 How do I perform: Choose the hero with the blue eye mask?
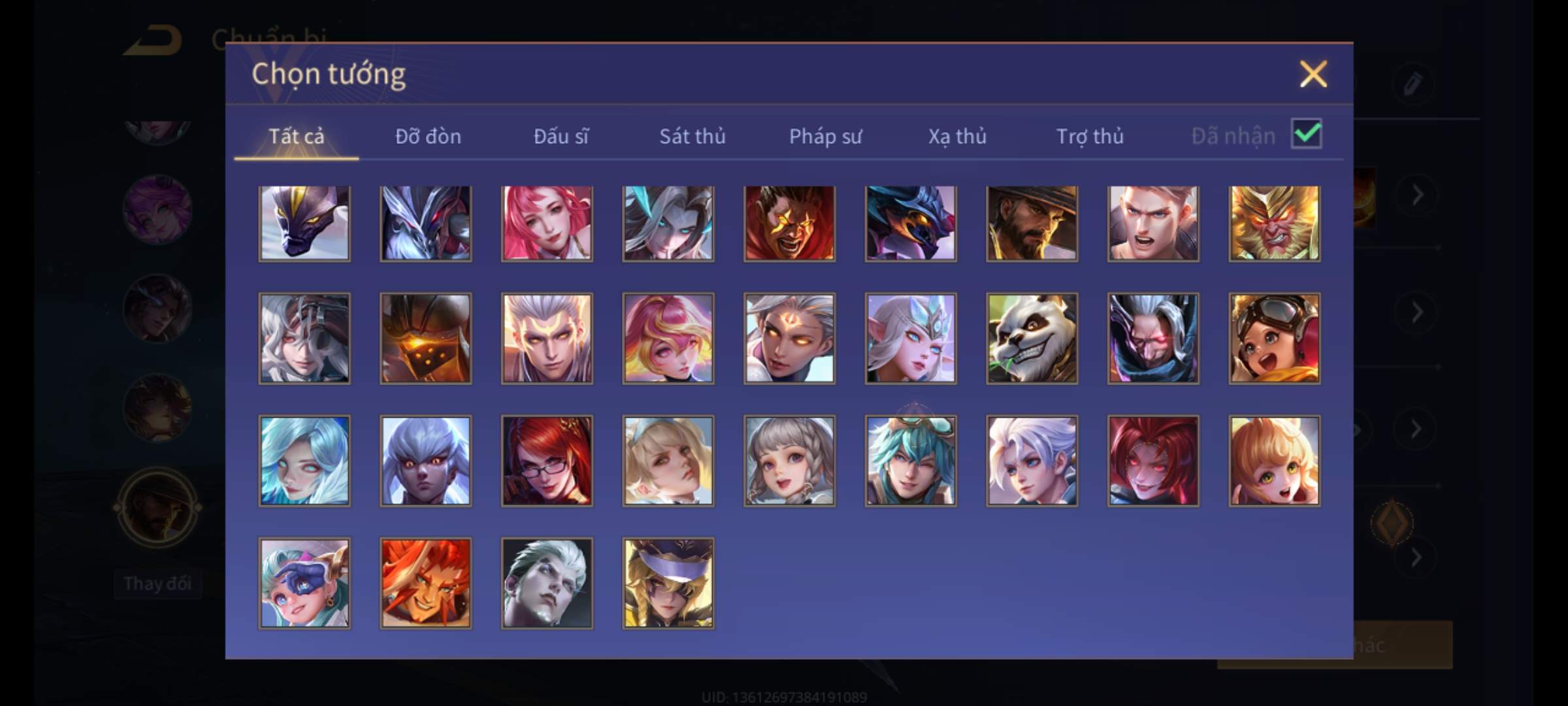(304, 582)
